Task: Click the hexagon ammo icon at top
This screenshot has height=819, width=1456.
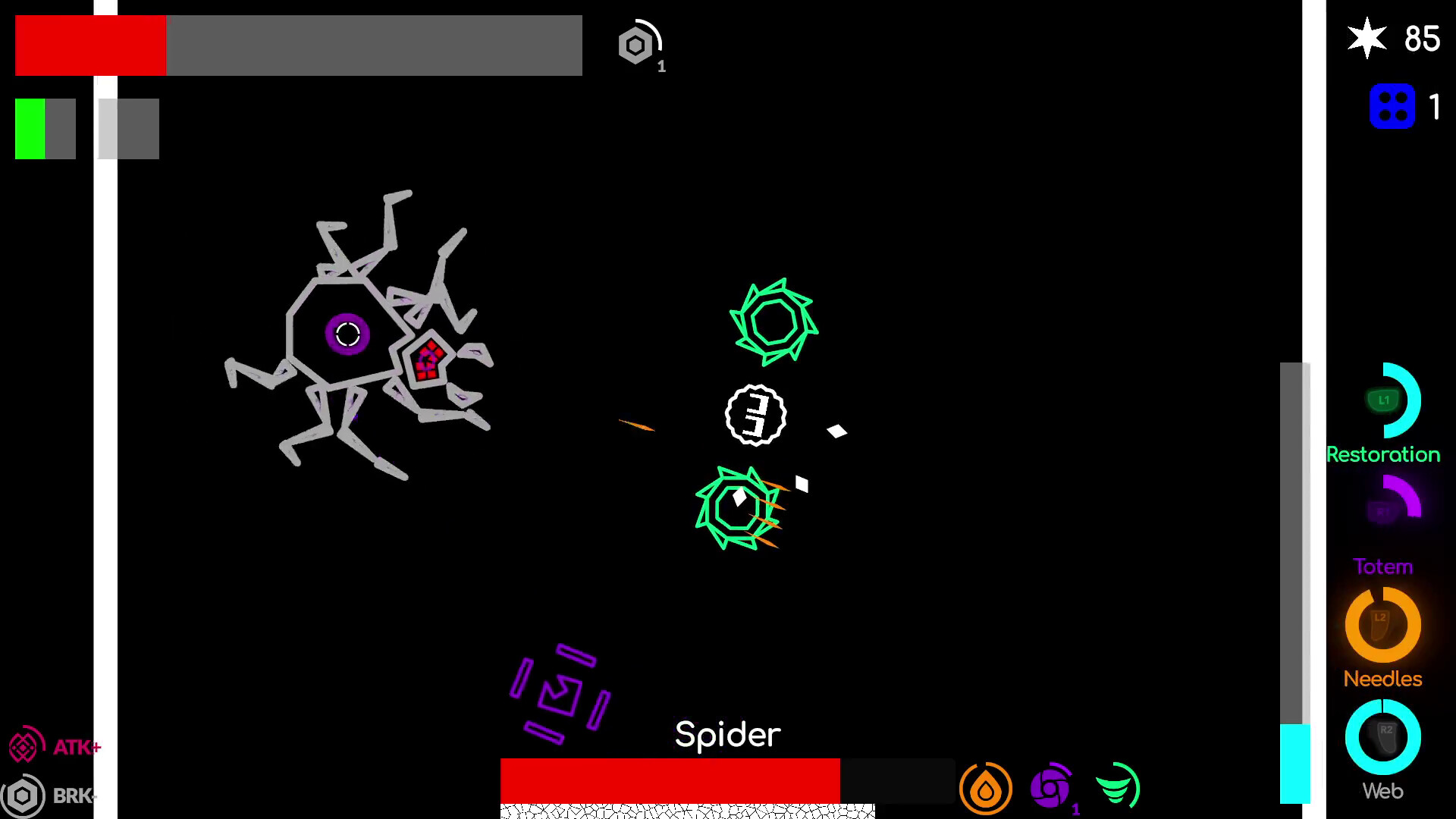Action: pyautogui.click(x=635, y=45)
